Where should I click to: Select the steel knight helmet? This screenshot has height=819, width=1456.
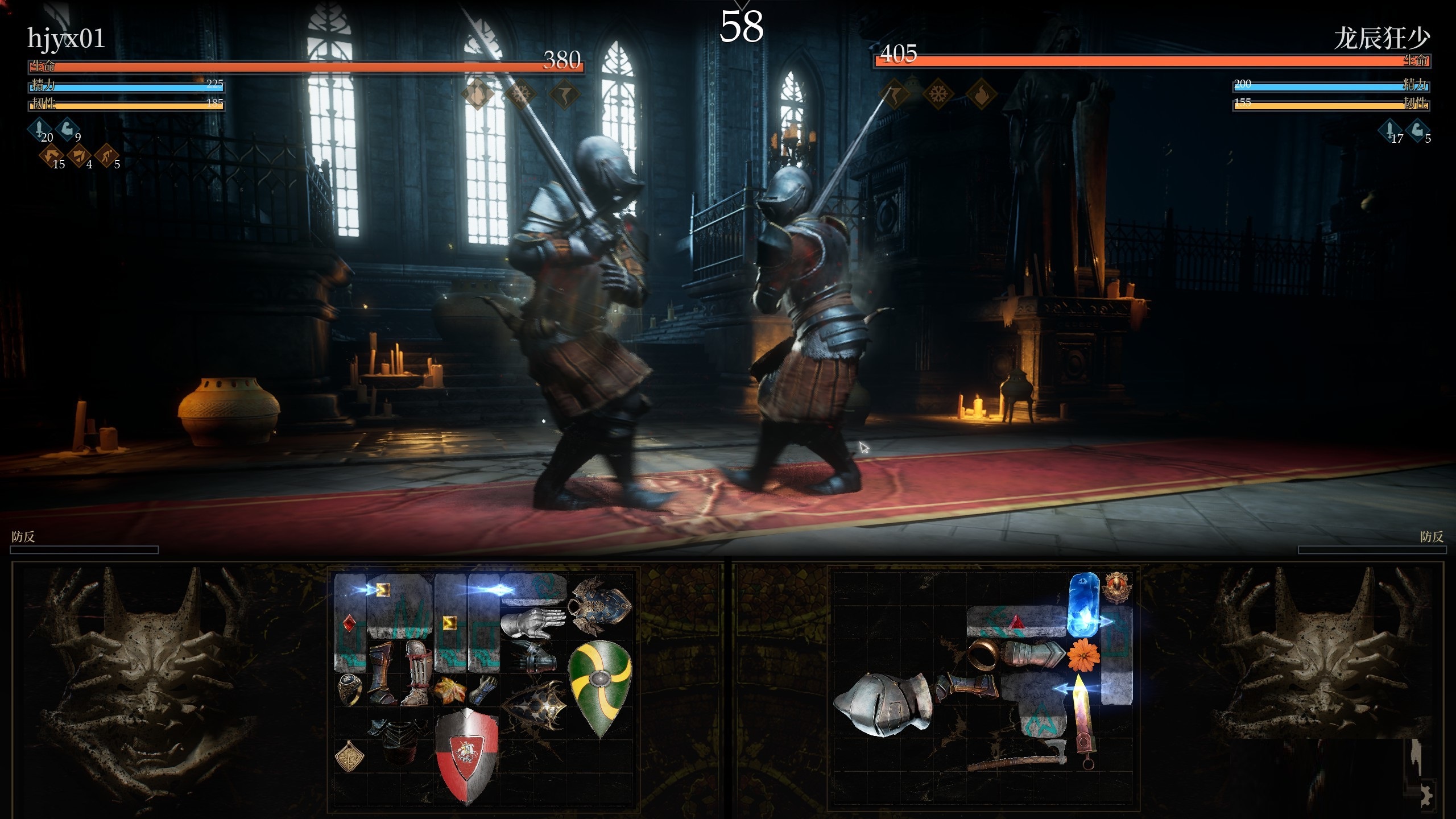tap(880, 704)
